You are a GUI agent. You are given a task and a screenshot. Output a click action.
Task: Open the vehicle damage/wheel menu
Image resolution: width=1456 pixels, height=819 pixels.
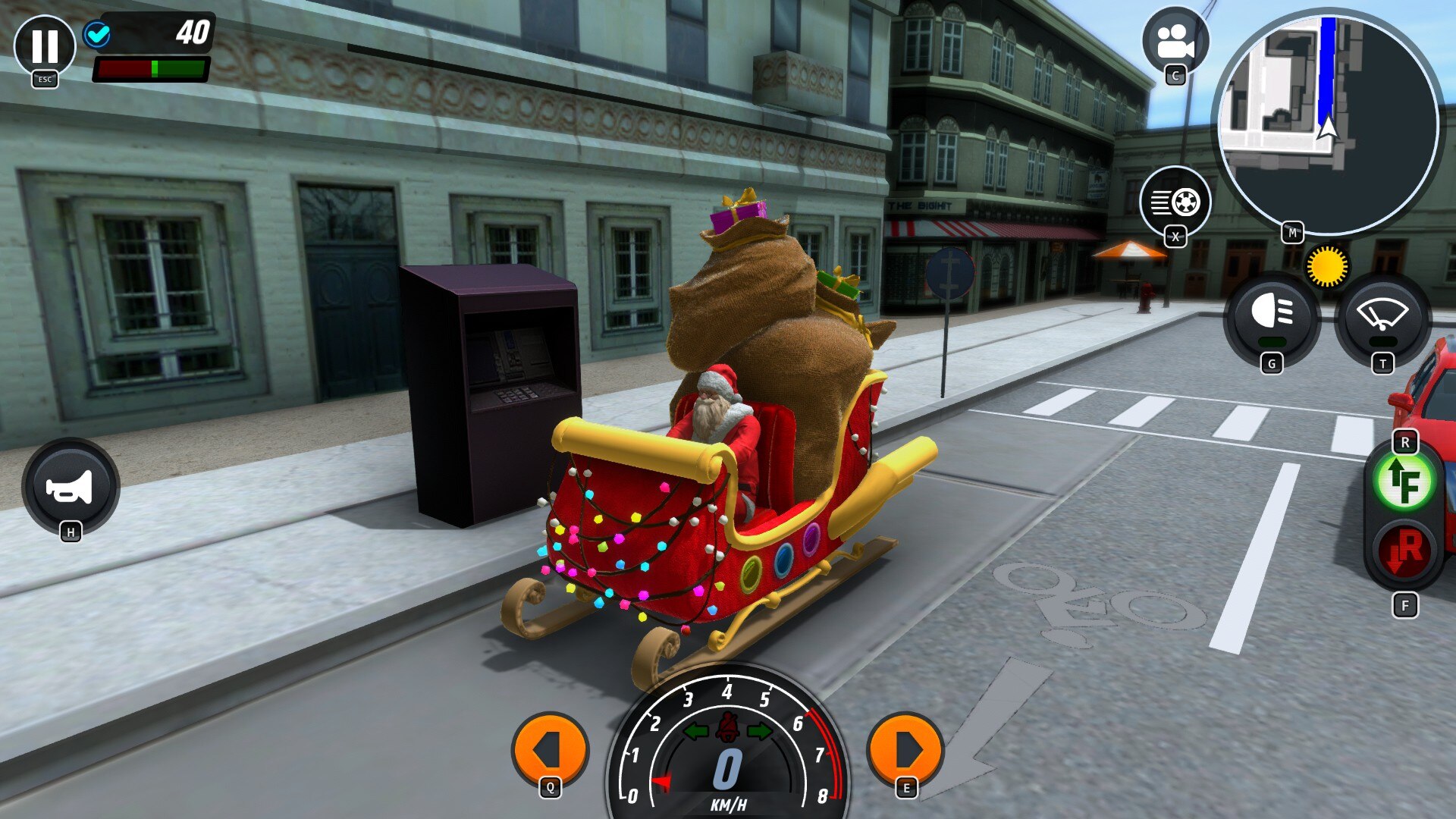1175,202
